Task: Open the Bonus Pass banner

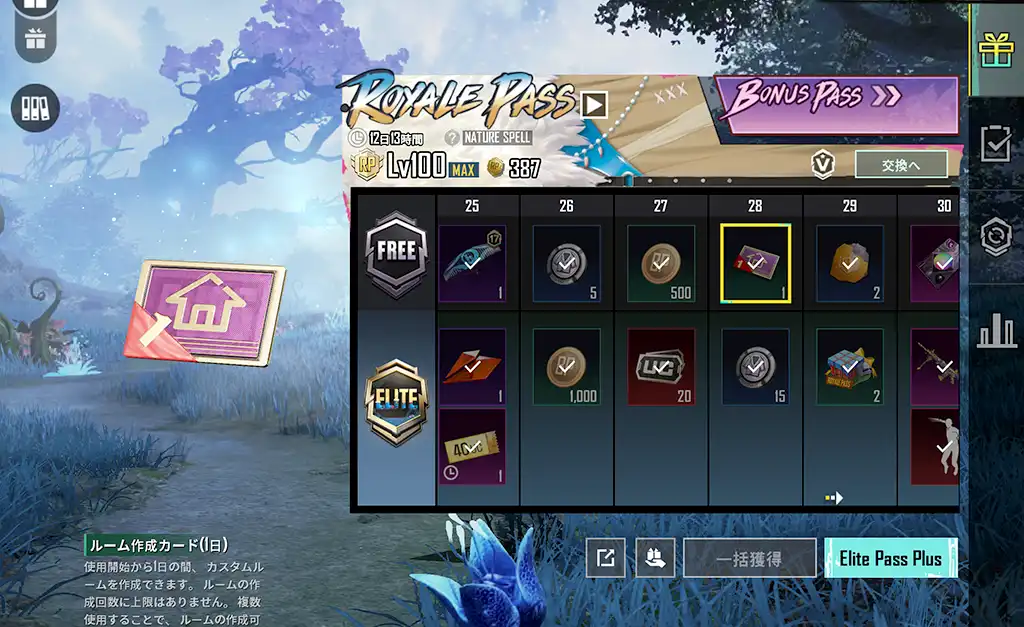Action: (836, 99)
